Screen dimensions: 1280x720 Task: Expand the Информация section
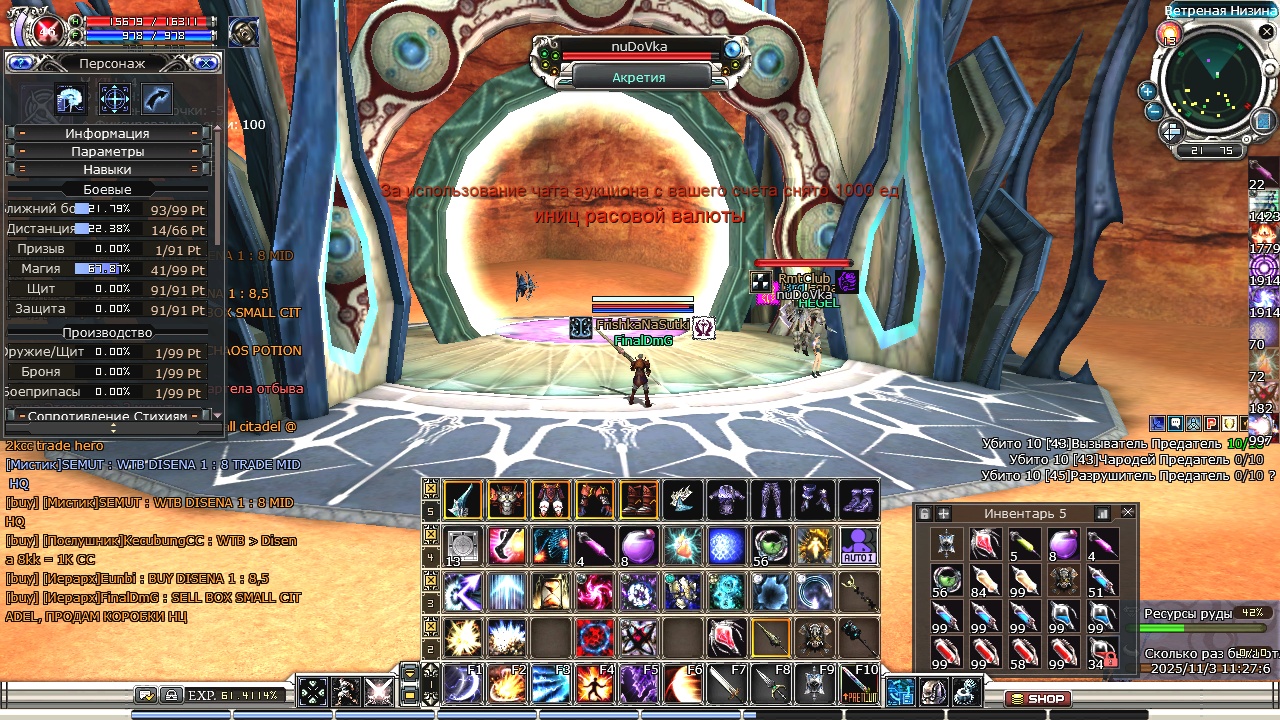pos(107,133)
